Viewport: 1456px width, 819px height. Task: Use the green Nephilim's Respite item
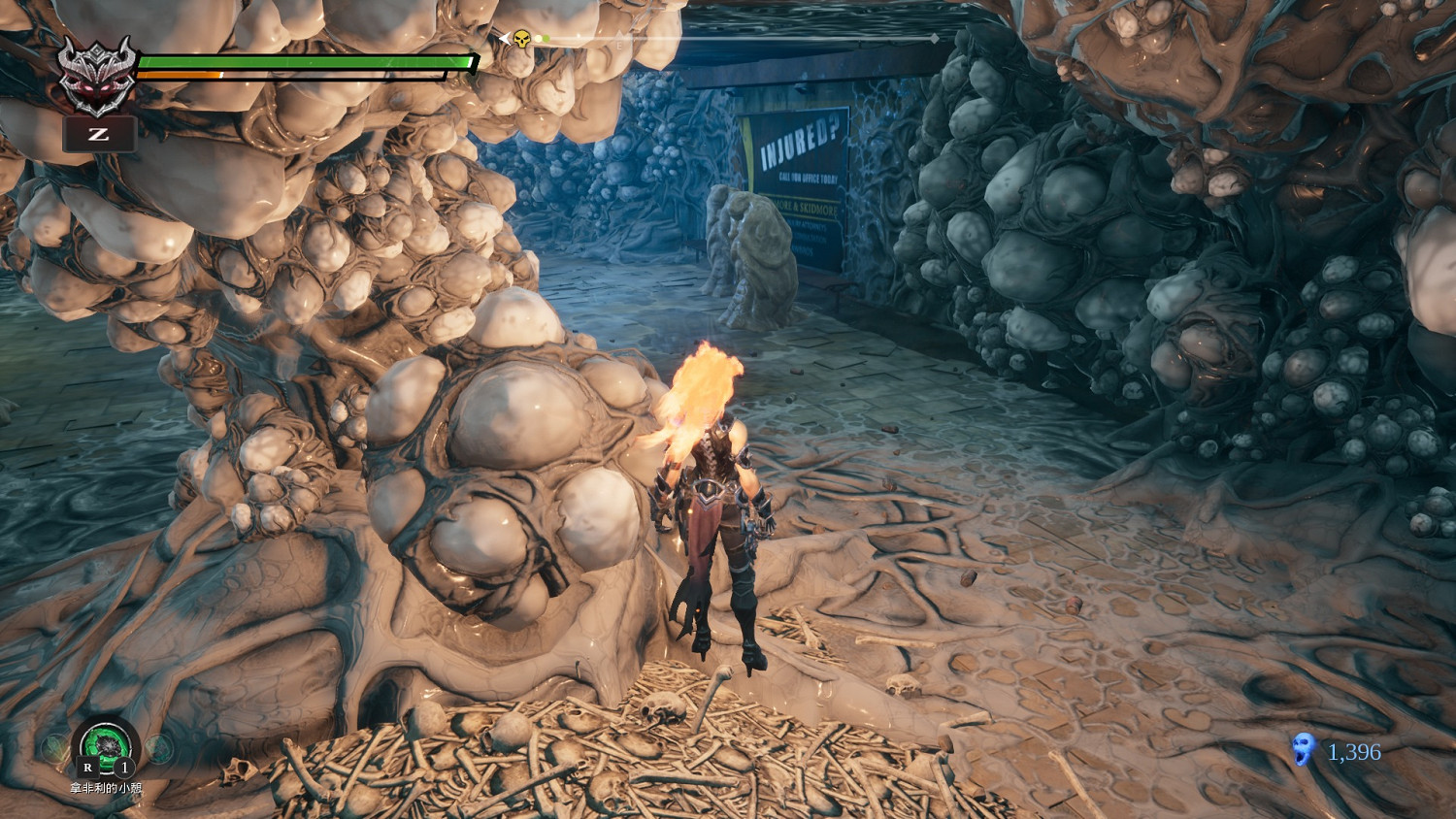[106, 746]
